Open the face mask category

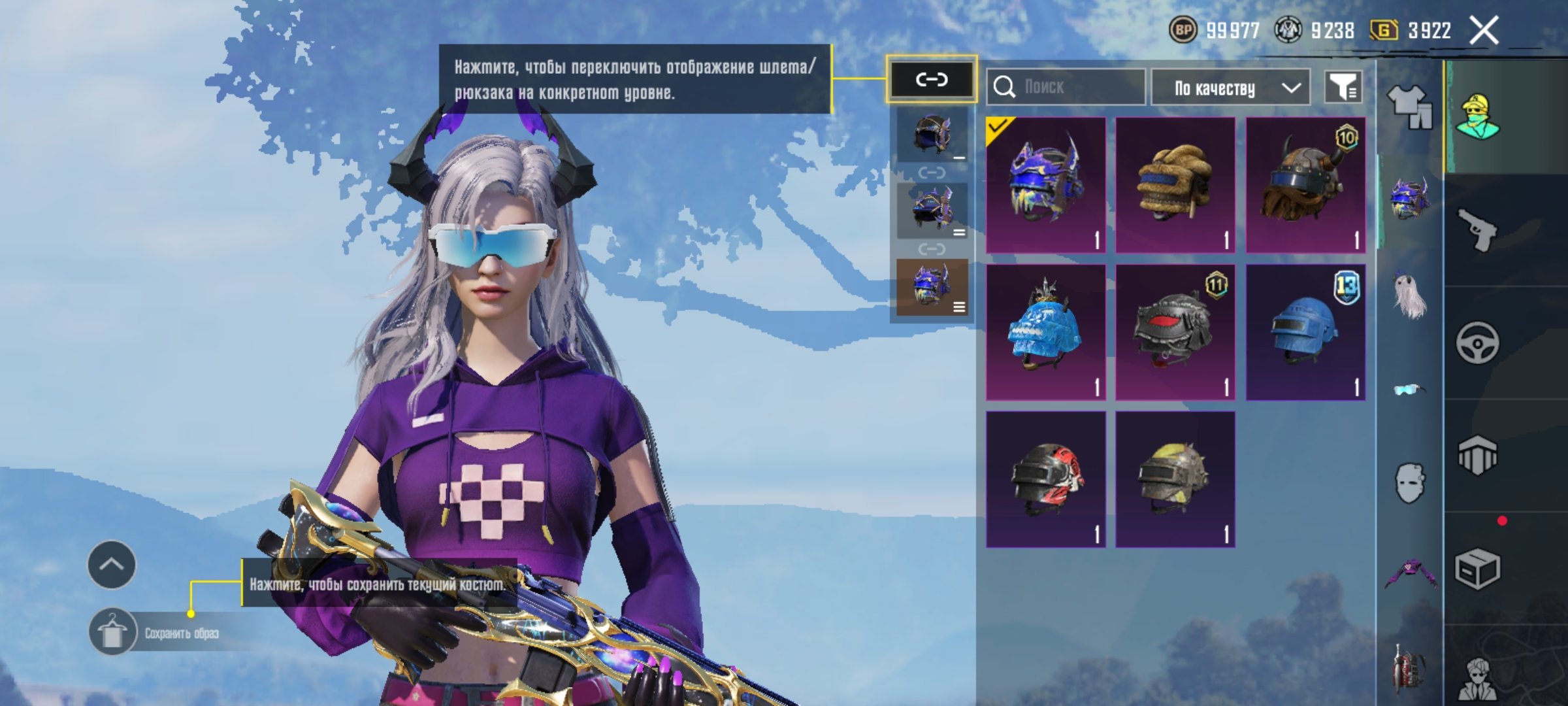pos(1409,482)
